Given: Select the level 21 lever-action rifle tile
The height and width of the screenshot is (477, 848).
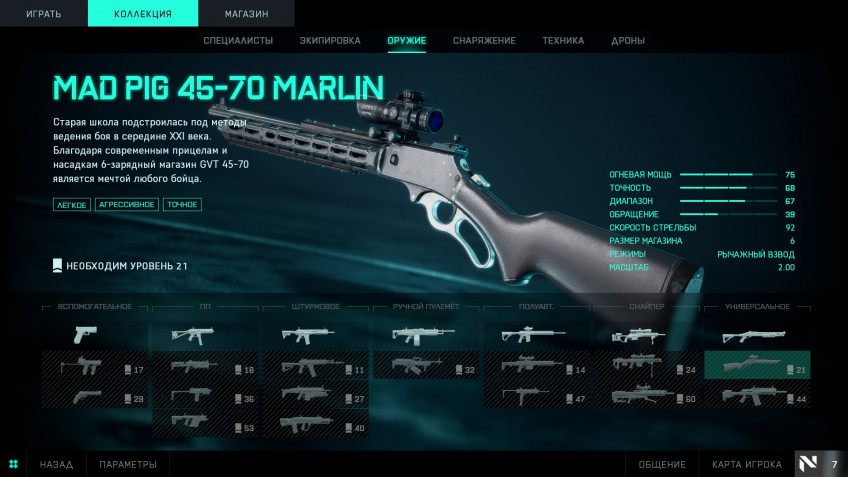Looking at the screenshot, I should [757, 366].
